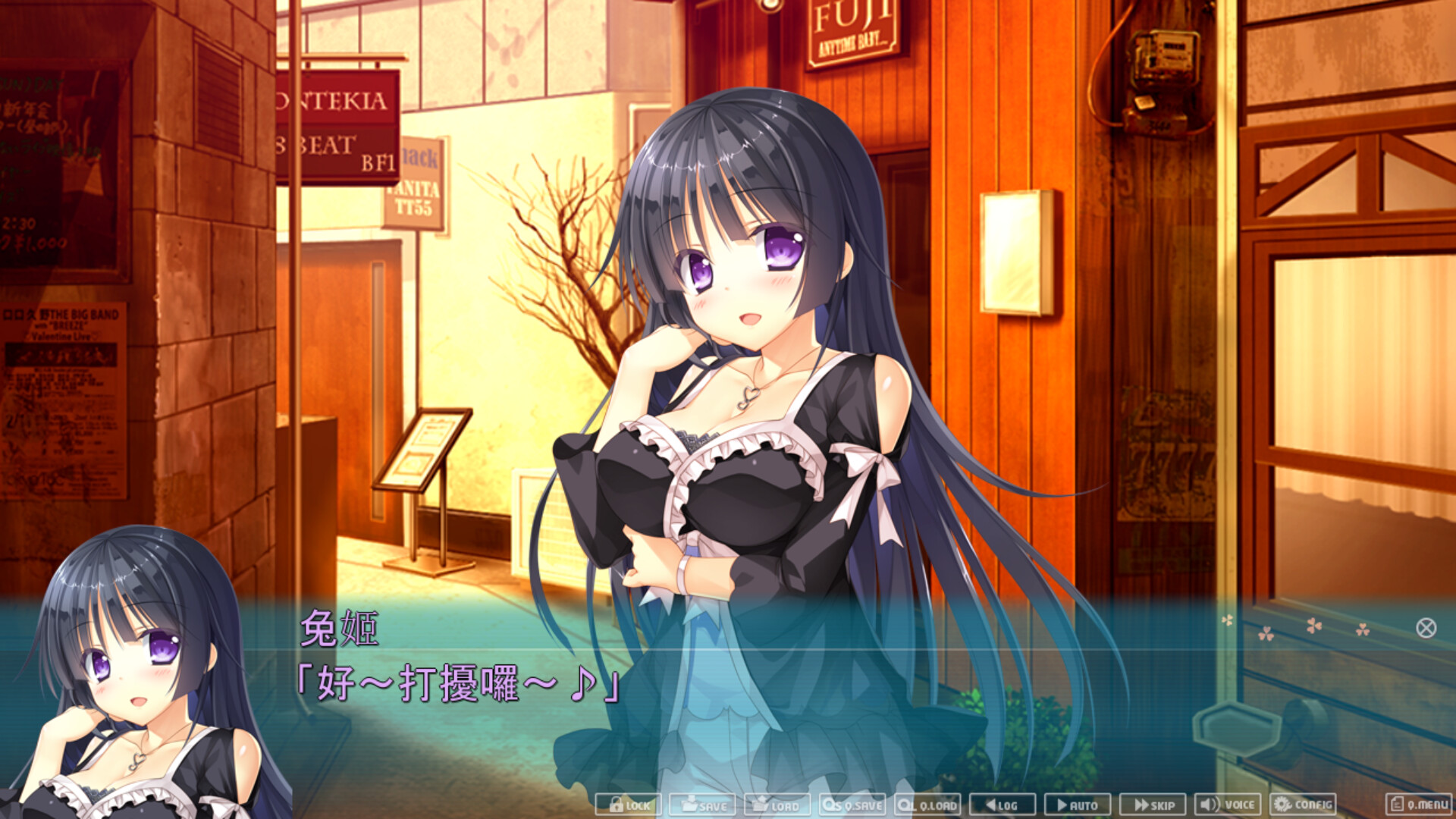The width and height of the screenshot is (1456, 819).
Task: Open the backlog with the LOG arrow icon
Action: click(x=1001, y=805)
